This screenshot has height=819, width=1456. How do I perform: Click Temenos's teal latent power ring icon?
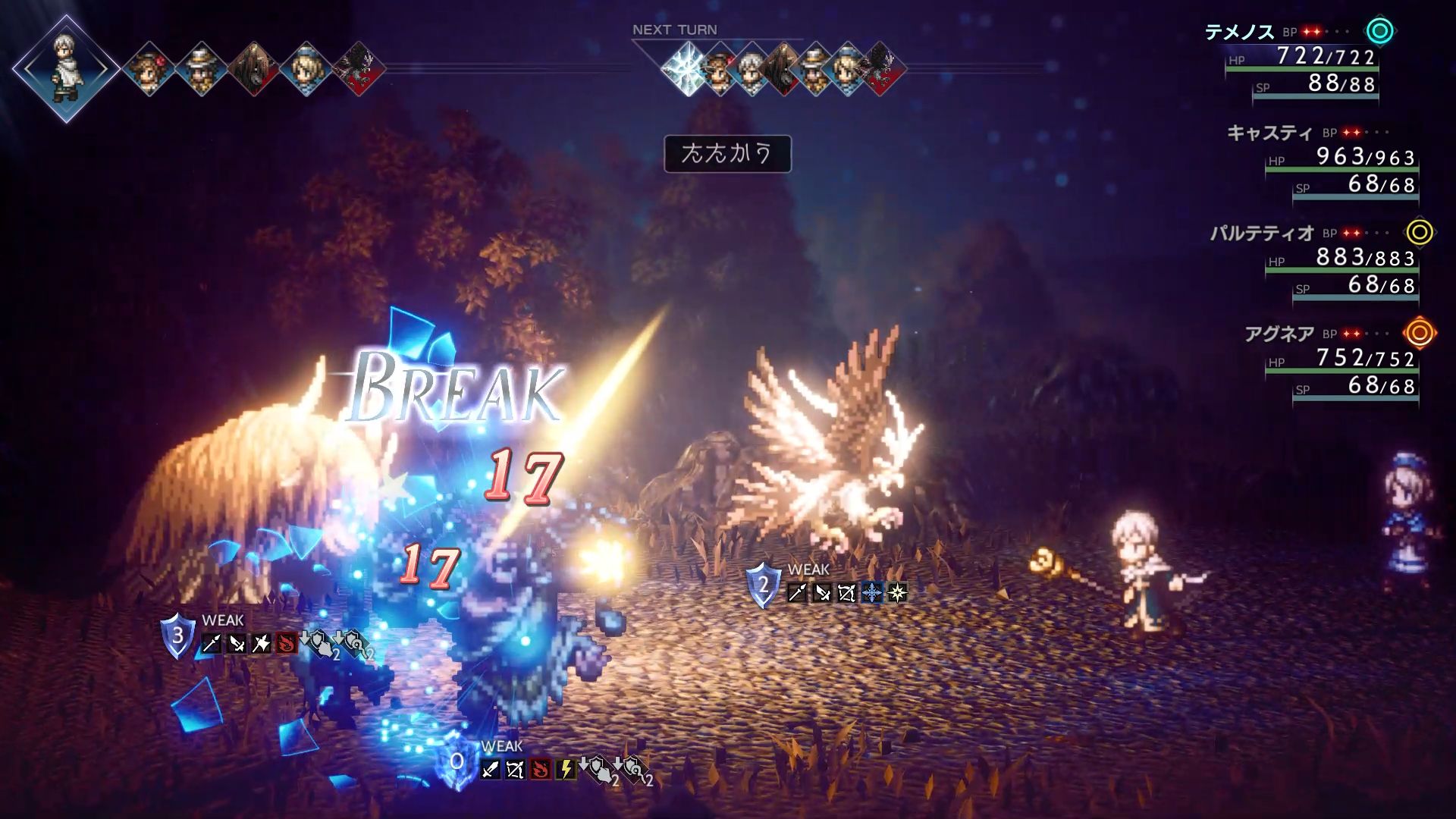click(1380, 32)
